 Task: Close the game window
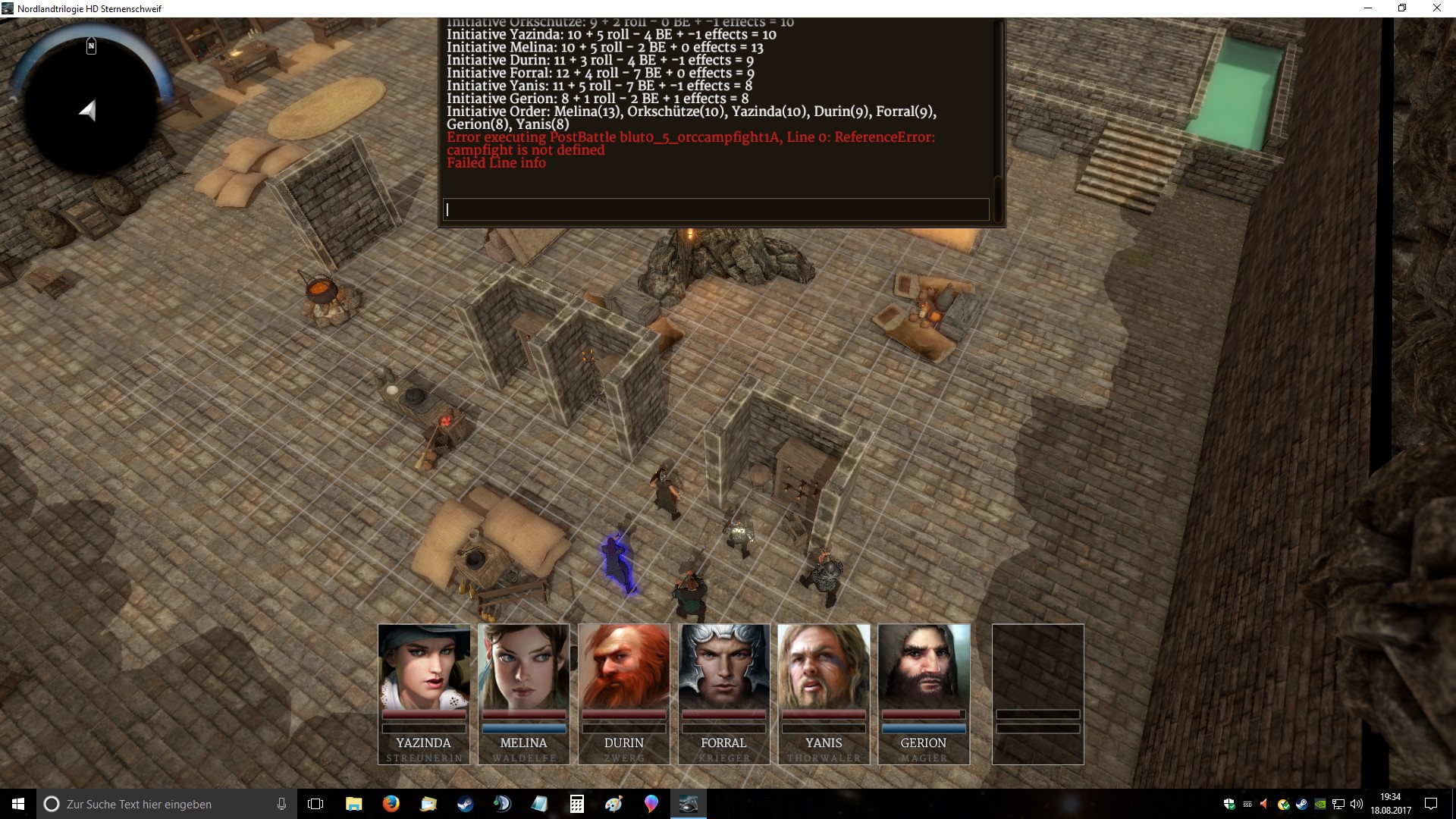click(1436, 8)
